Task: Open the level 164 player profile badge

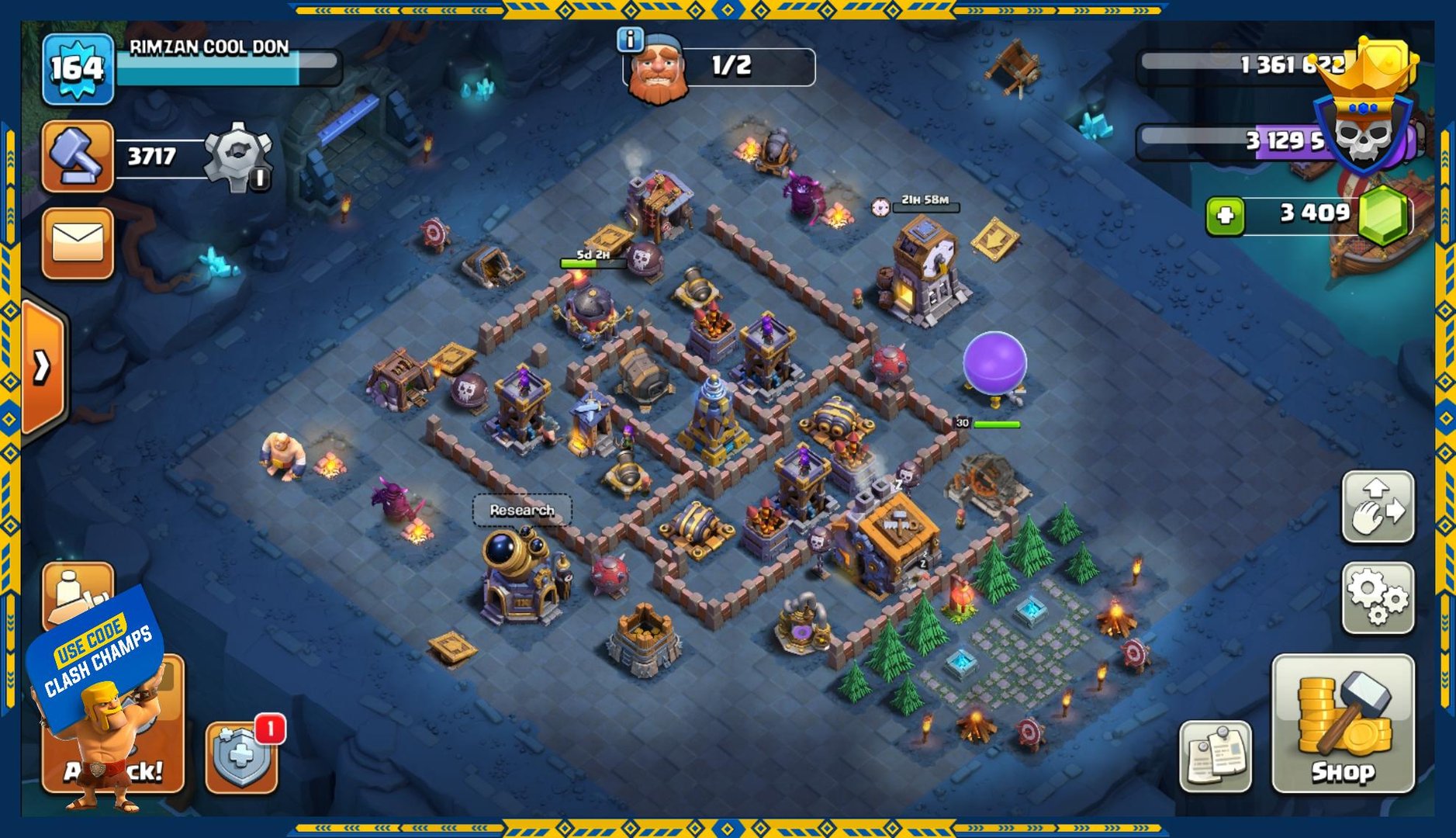Action: pyautogui.click(x=78, y=70)
